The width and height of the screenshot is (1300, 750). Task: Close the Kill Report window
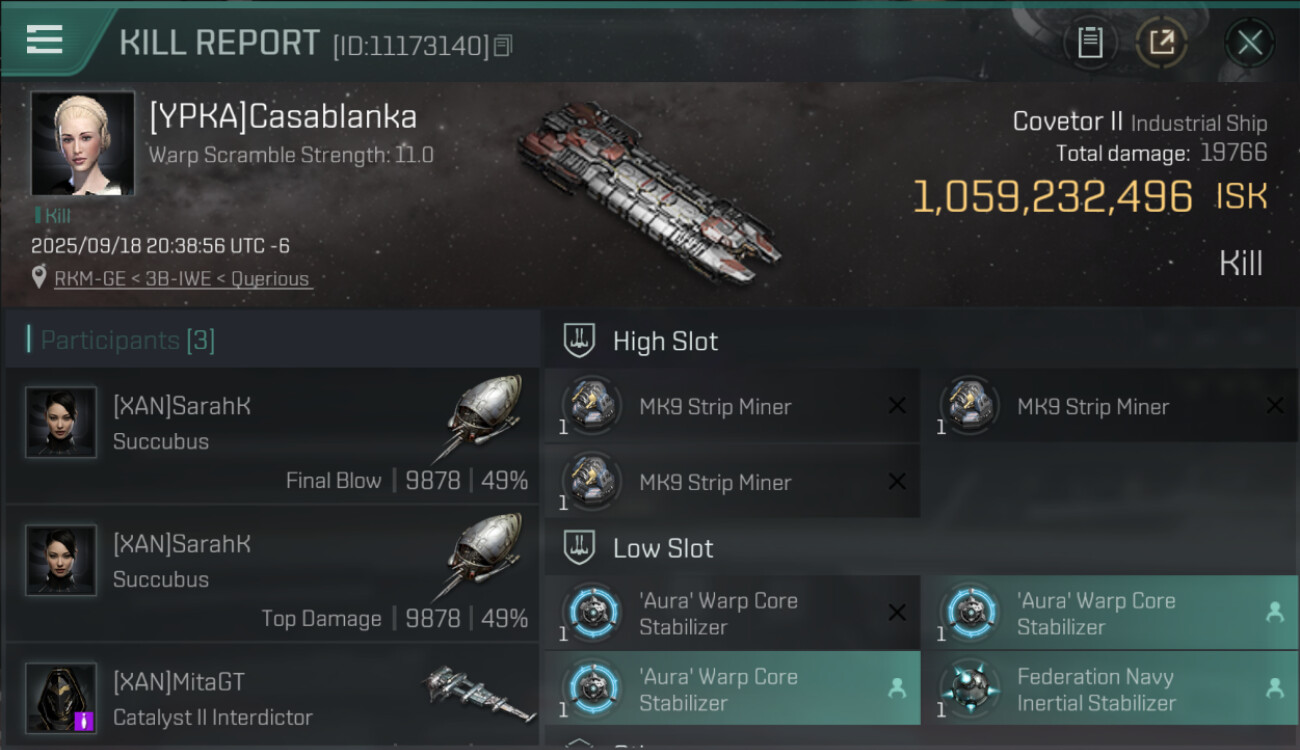point(1249,43)
